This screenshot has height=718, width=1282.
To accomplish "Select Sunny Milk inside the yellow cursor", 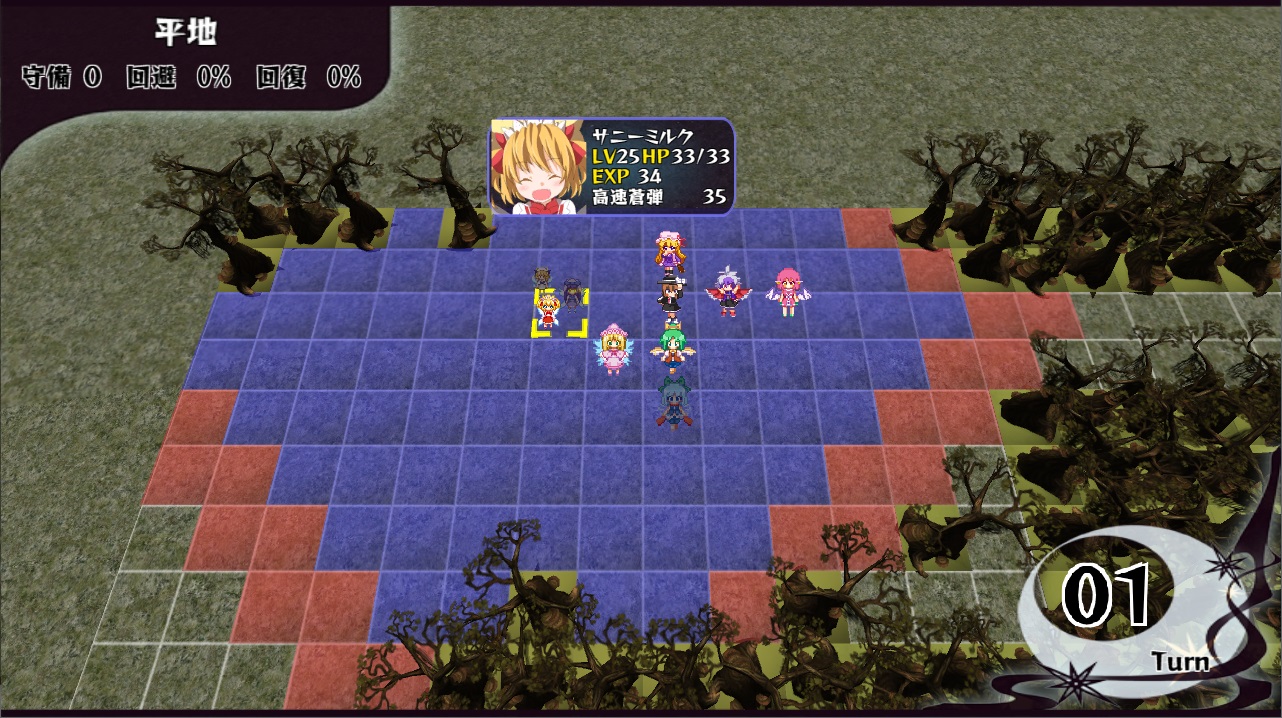I will pyautogui.click(x=547, y=310).
